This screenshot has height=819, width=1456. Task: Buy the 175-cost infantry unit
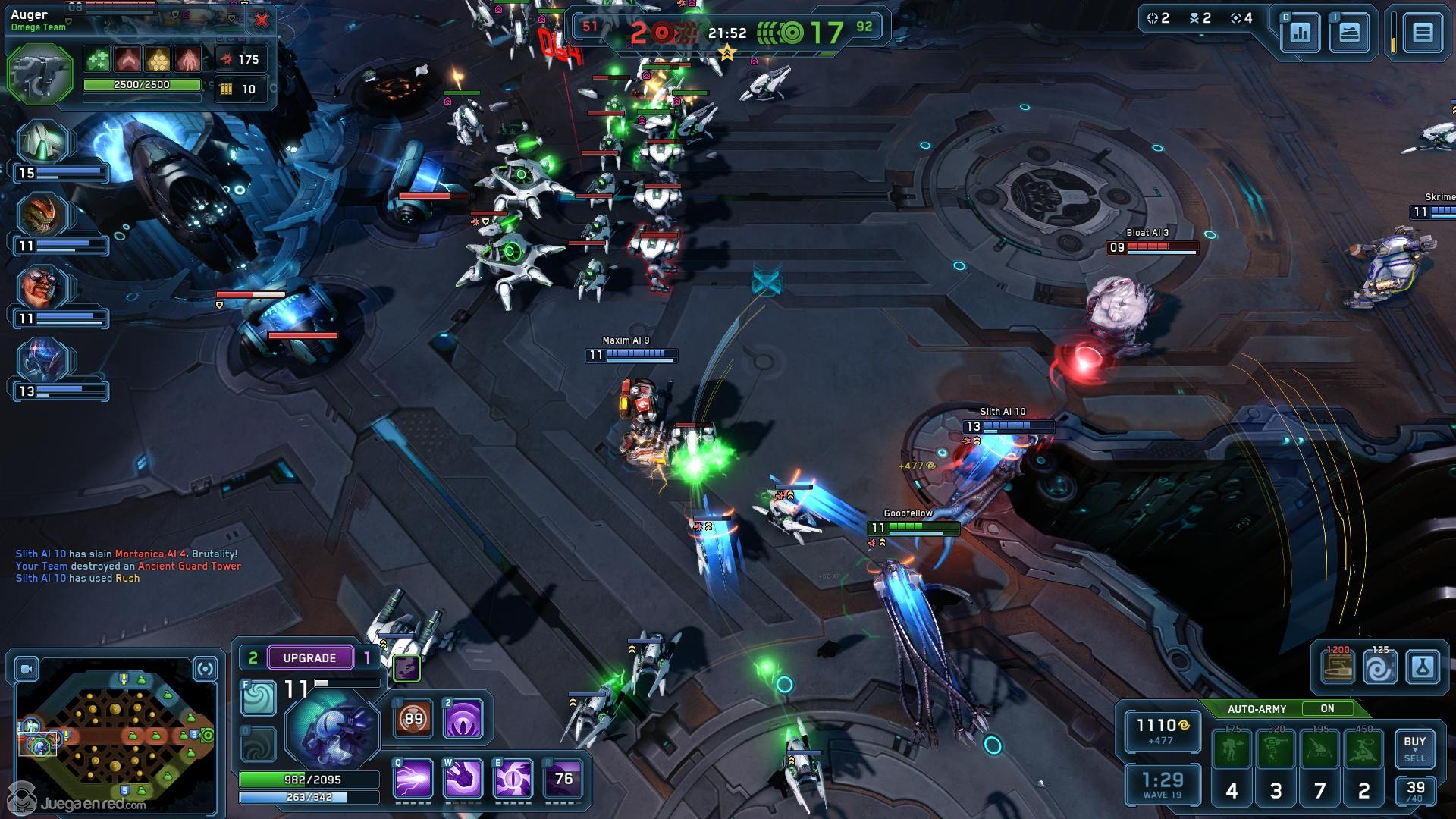1232,750
